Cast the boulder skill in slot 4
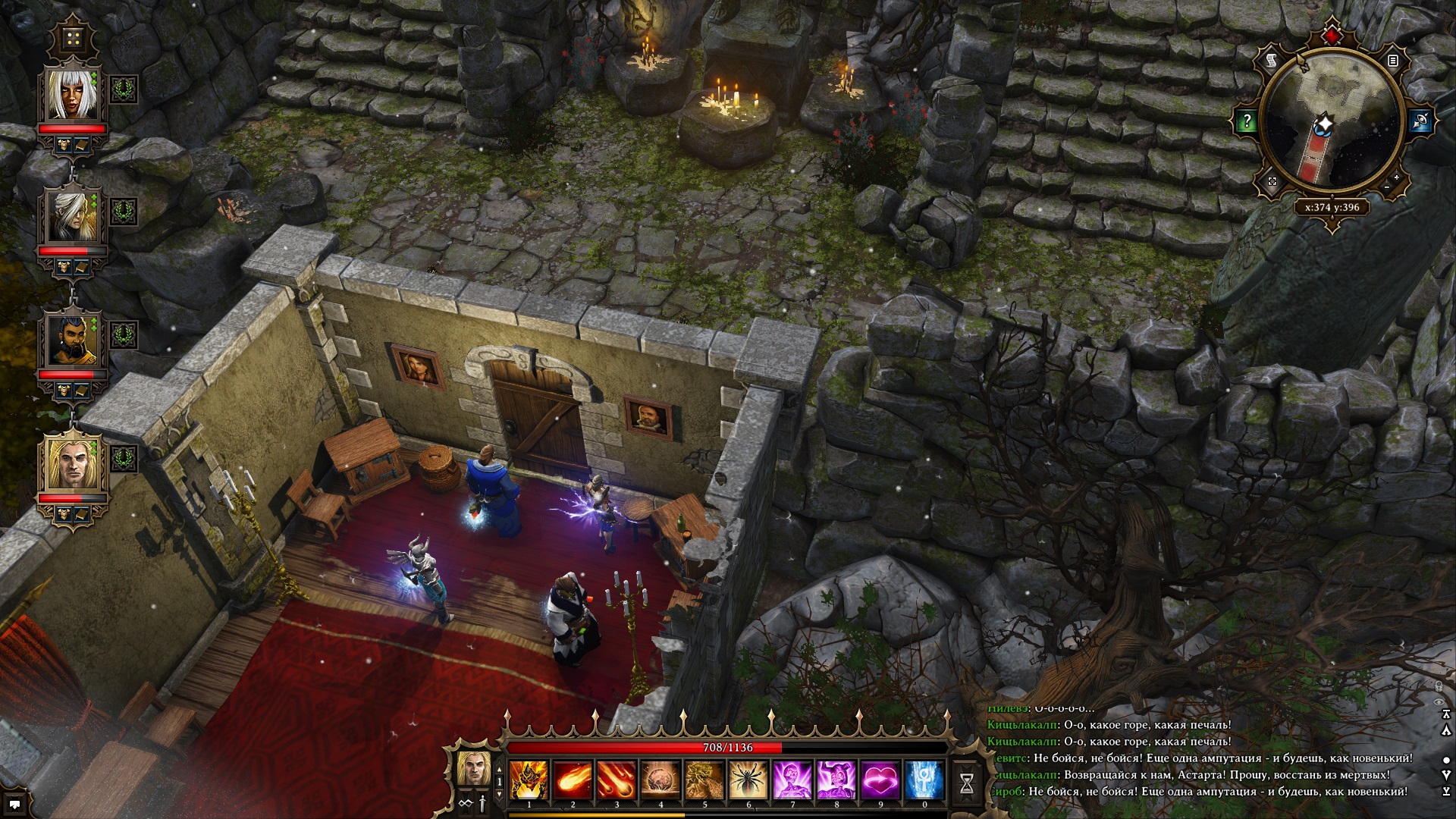Screen dimensions: 1456x819 click(661, 780)
